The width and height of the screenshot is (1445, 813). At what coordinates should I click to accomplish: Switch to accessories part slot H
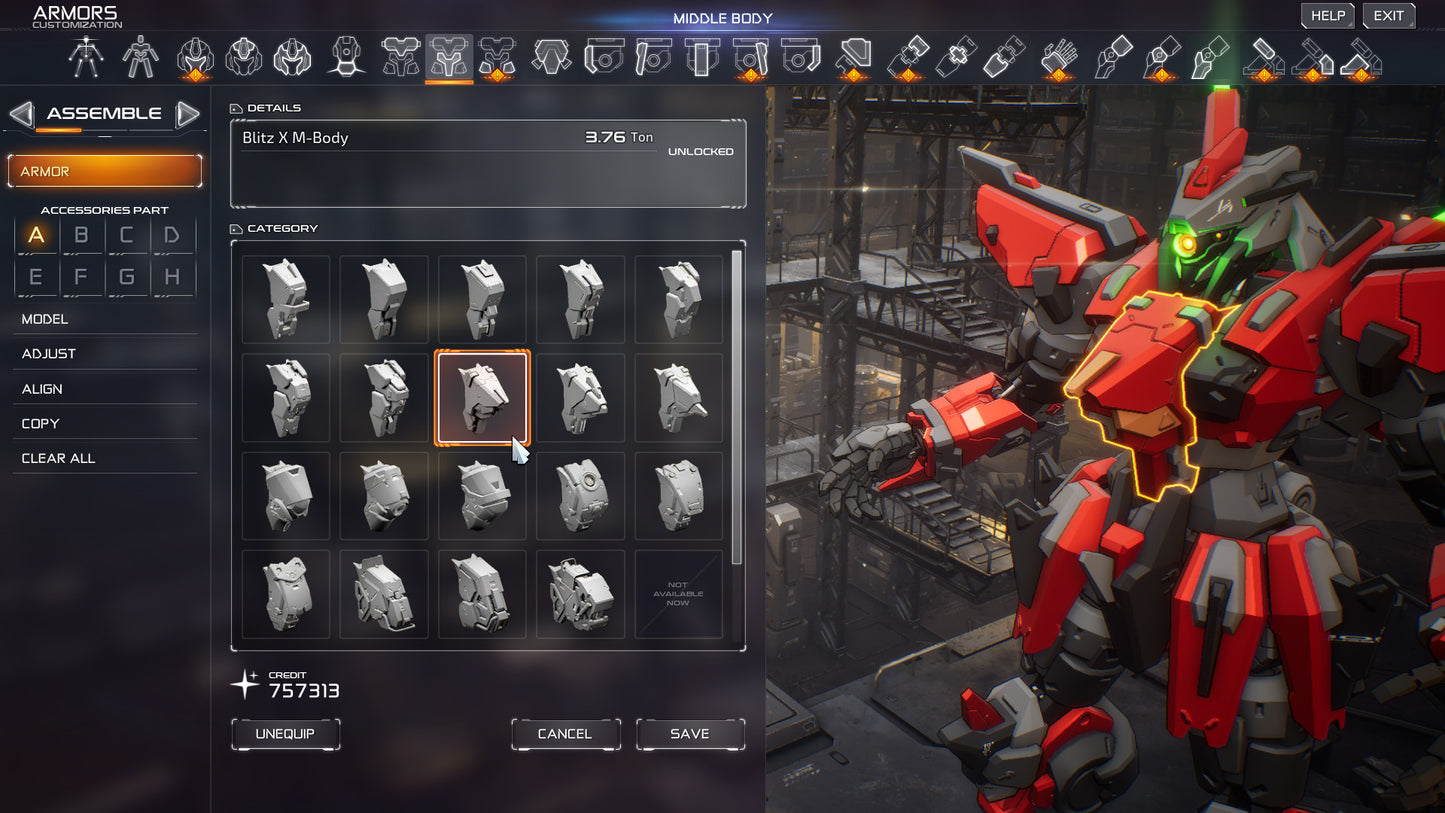(173, 276)
